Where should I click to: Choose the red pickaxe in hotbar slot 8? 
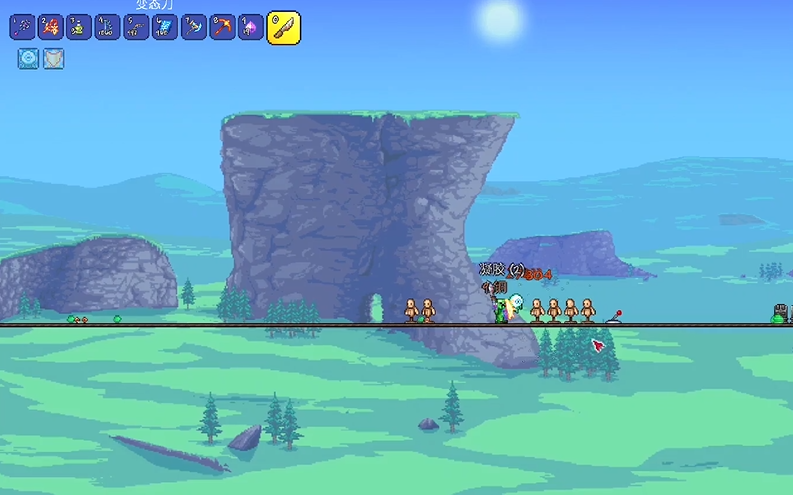tap(222, 27)
